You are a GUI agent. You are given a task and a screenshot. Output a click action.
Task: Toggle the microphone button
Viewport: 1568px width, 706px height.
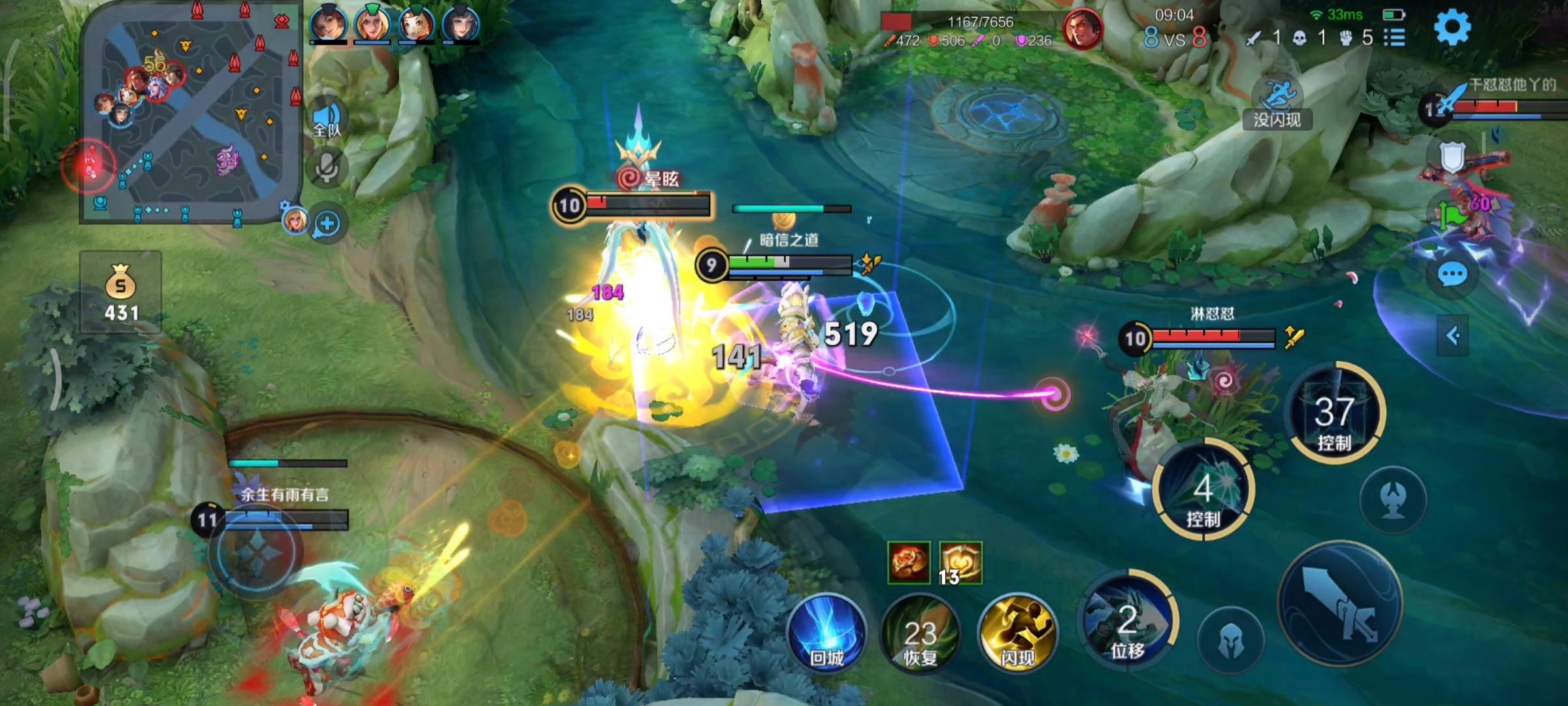coord(327,168)
